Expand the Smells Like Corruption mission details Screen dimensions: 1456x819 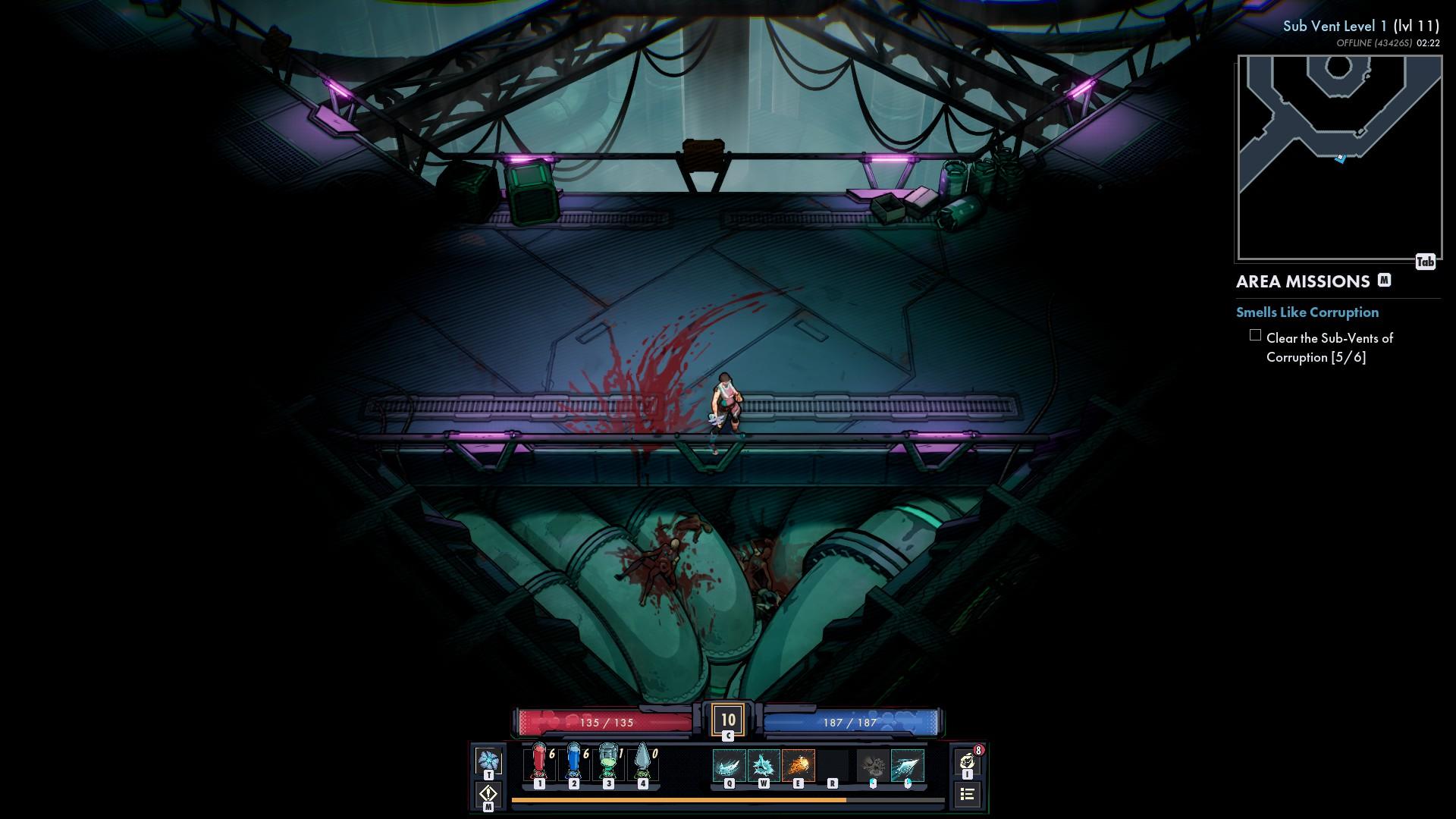coord(1307,312)
